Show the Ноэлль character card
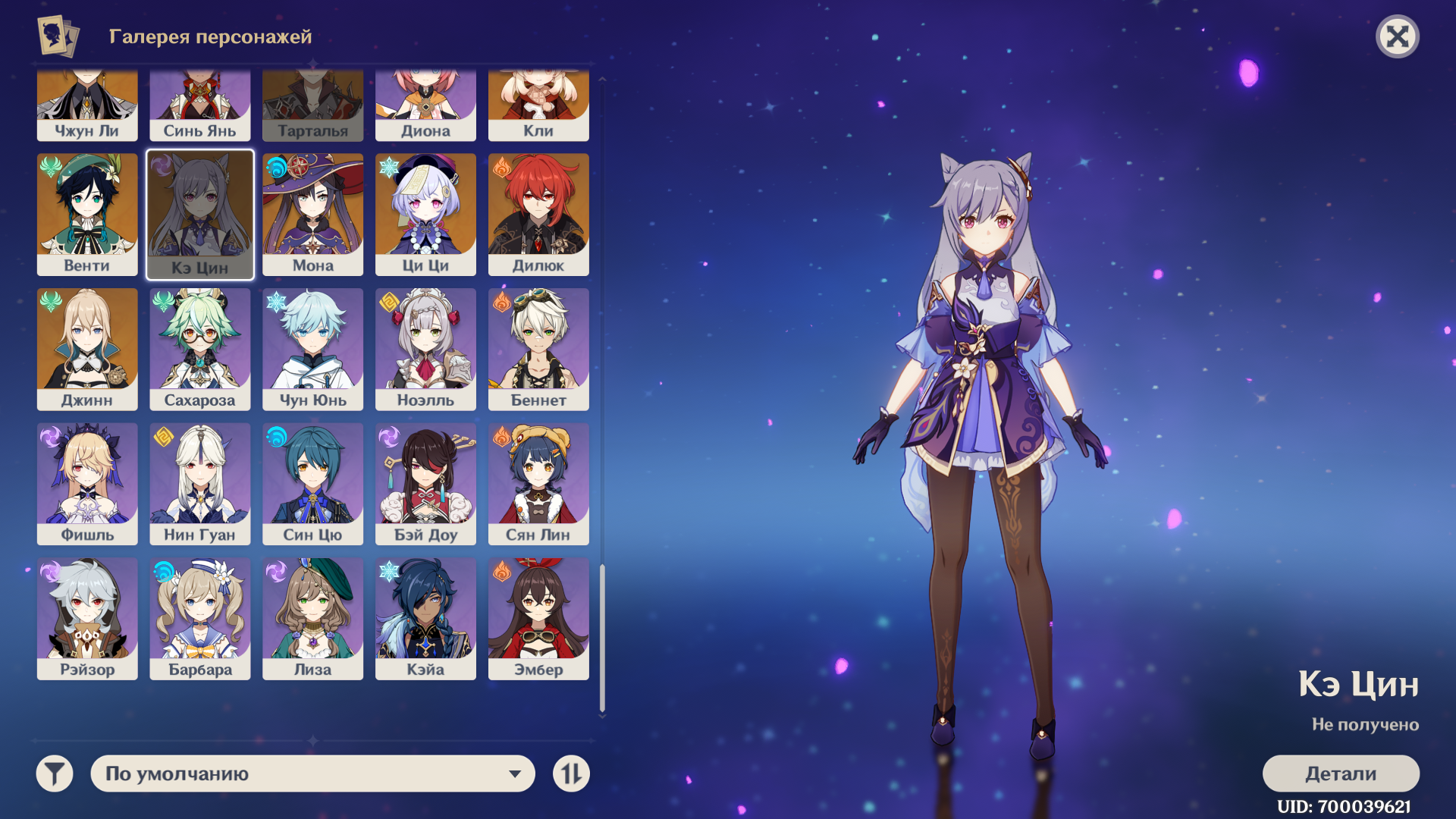The height and width of the screenshot is (819, 1456). tap(425, 349)
